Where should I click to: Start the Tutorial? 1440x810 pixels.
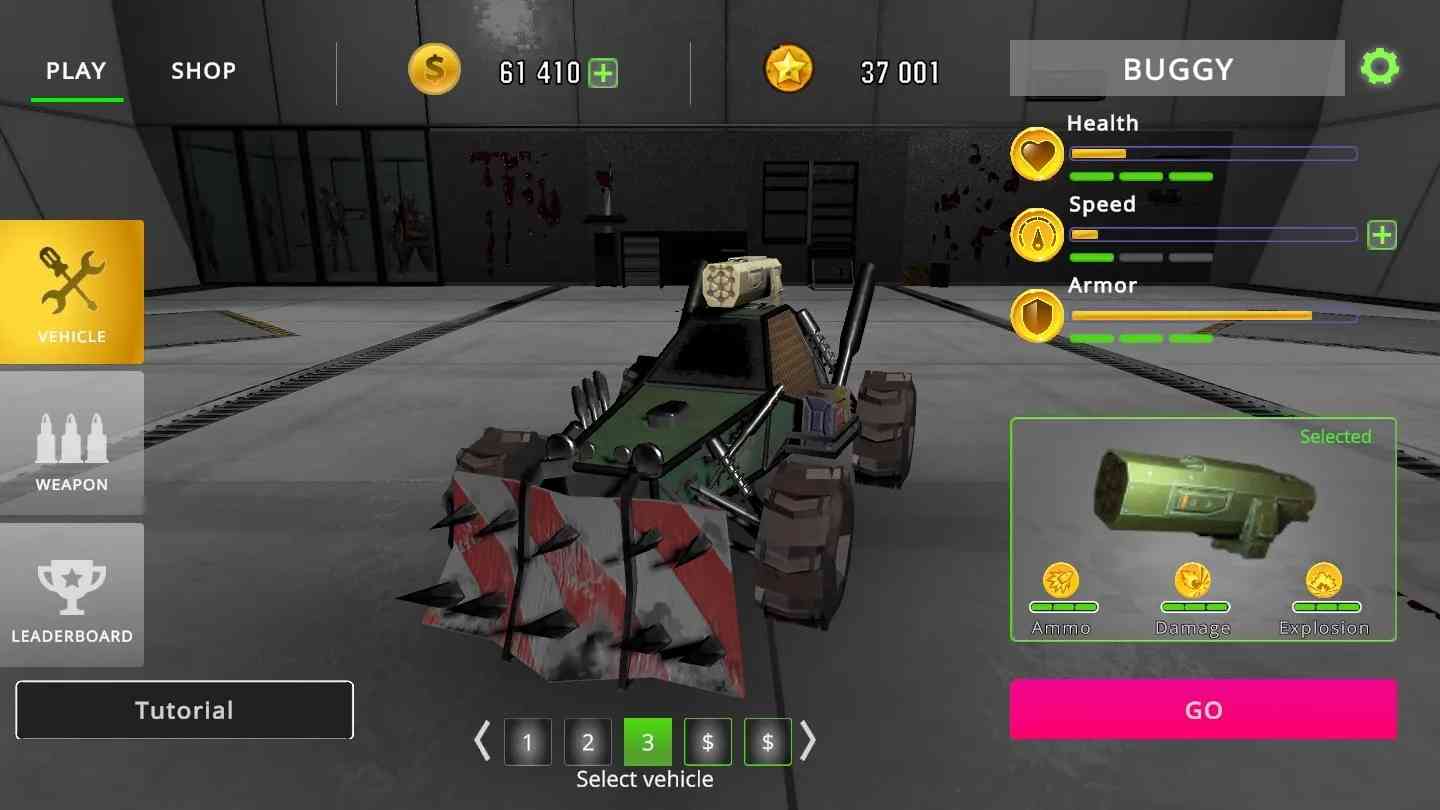point(184,710)
